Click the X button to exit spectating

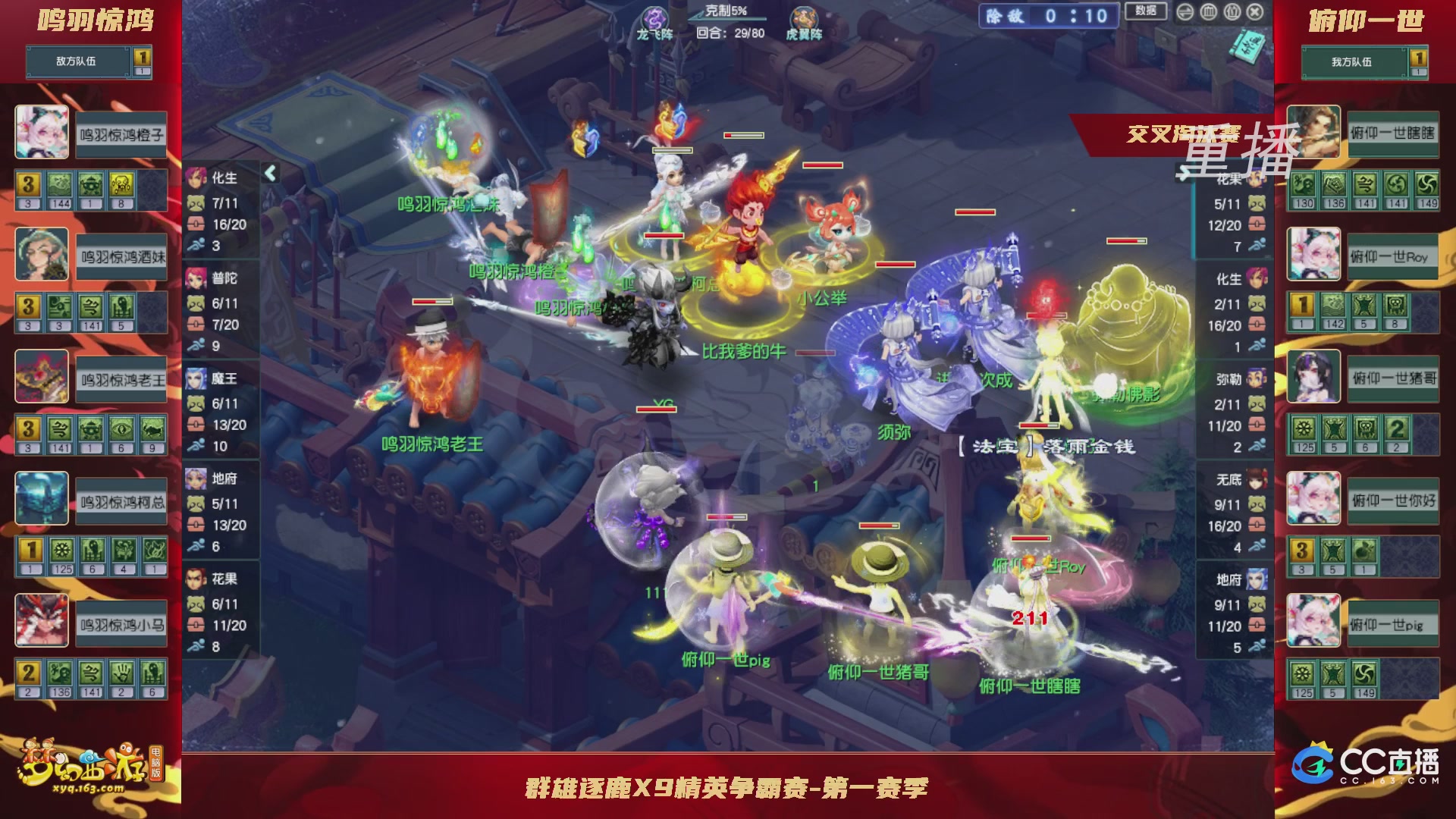pyautogui.click(x=1255, y=11)
